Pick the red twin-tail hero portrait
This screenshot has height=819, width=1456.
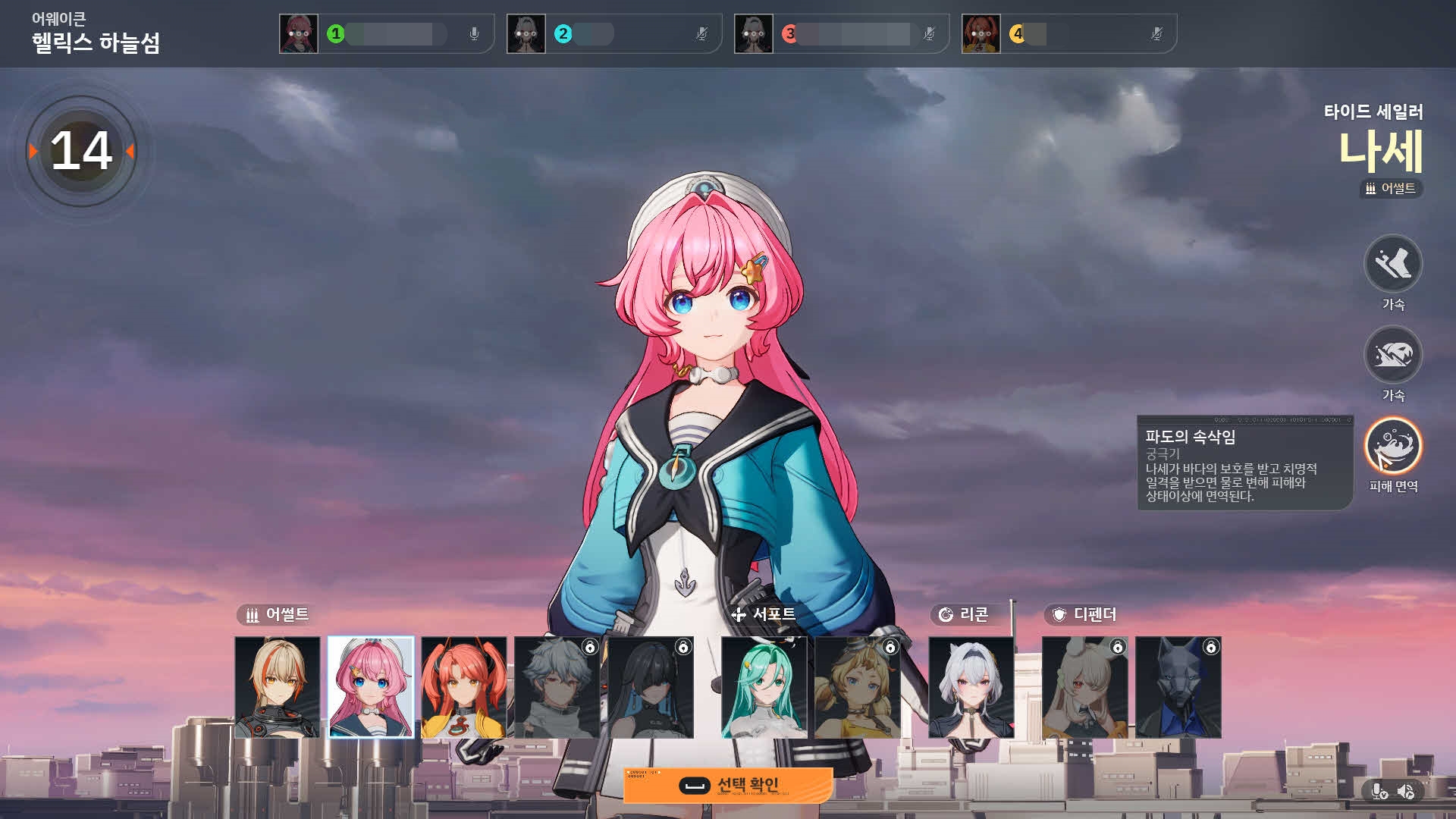[464, 687]
